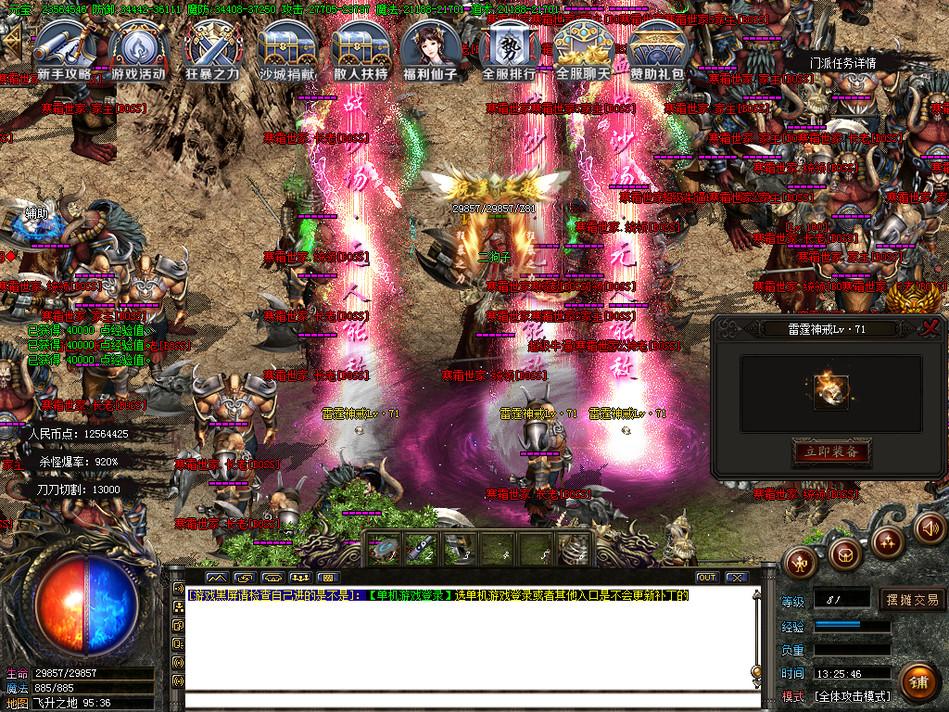Viewport: 949px width, 712px height.
Task: Open the 全服聊天 server chat icon
Action: pos(582,50)
